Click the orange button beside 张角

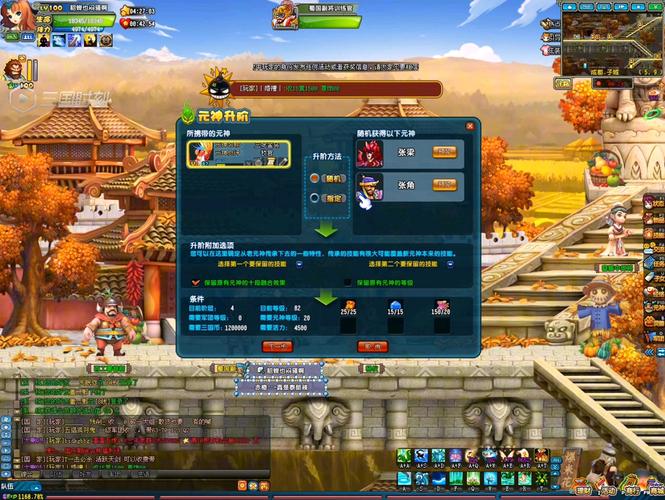(444, 185)
